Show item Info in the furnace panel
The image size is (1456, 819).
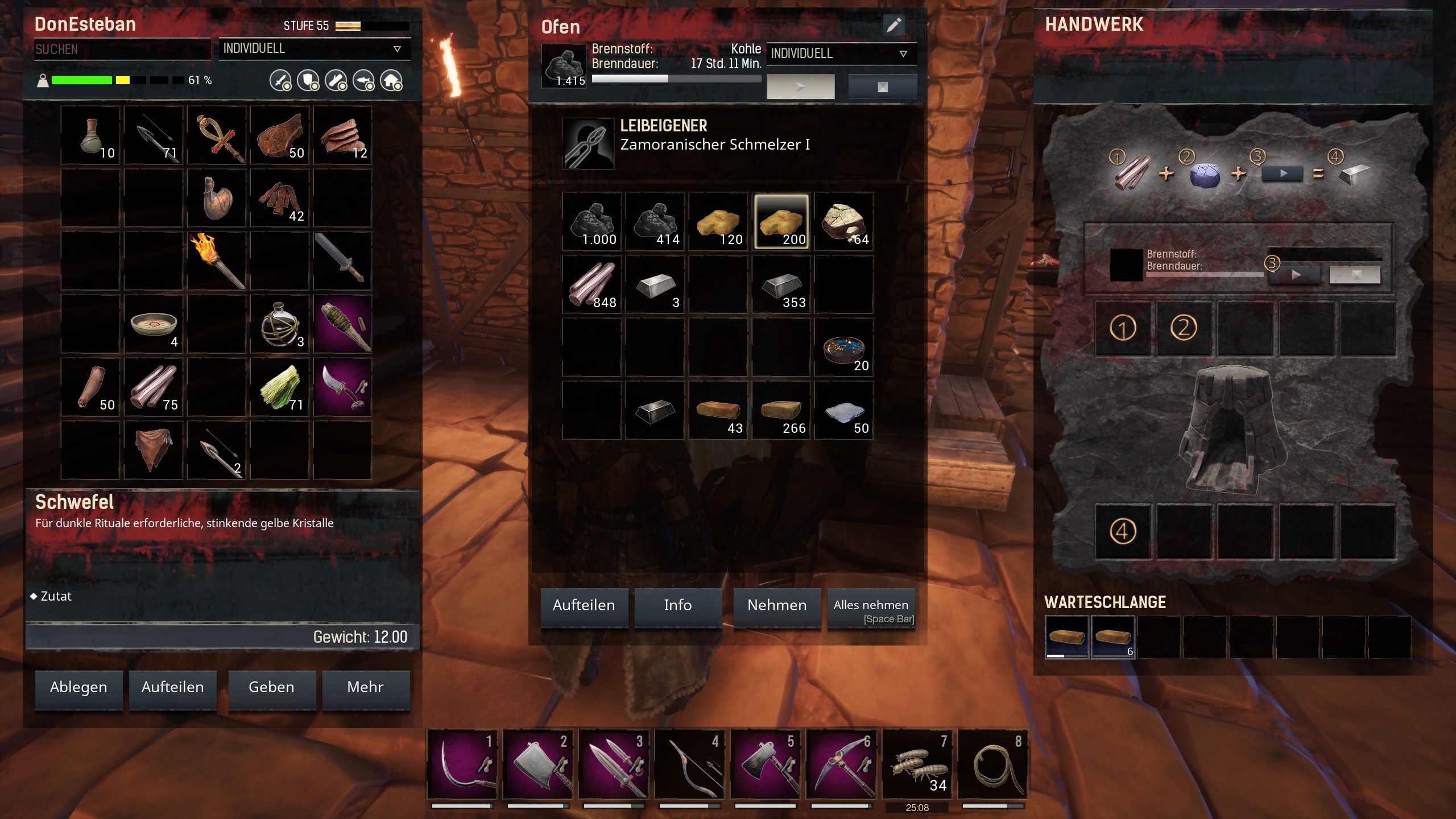click(677, 606)
